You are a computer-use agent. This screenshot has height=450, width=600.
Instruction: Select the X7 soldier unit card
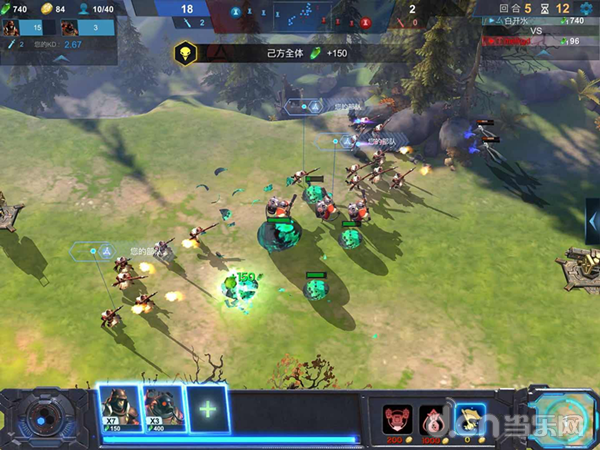point(119,407)
